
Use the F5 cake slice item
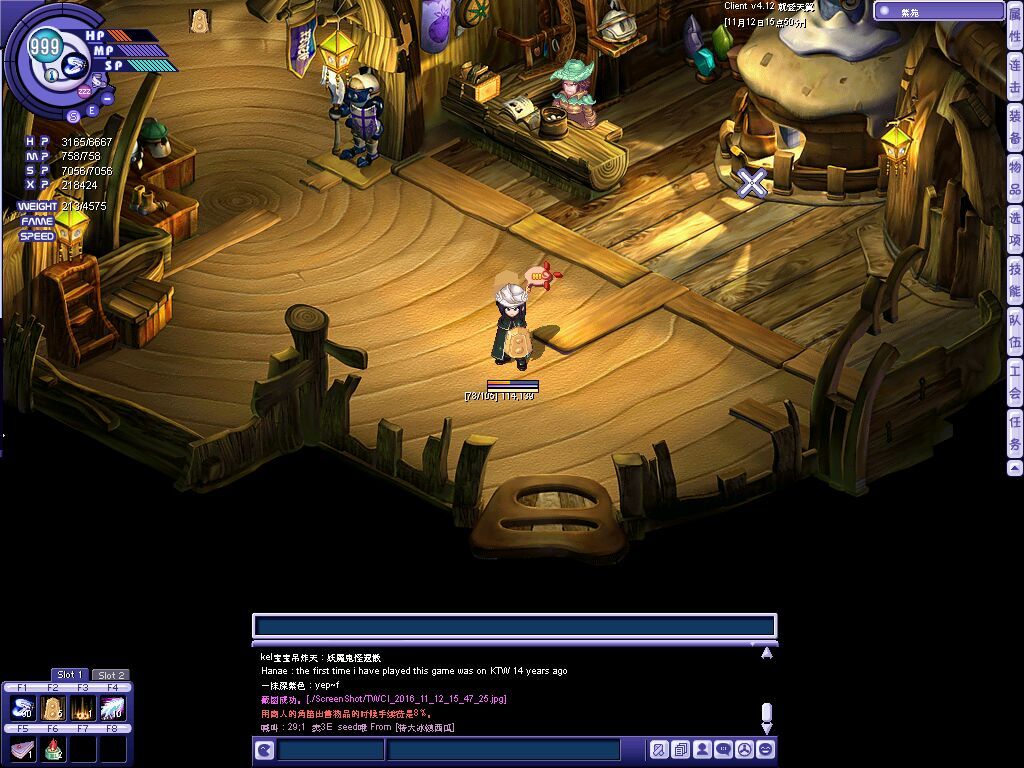click(23, 749)
